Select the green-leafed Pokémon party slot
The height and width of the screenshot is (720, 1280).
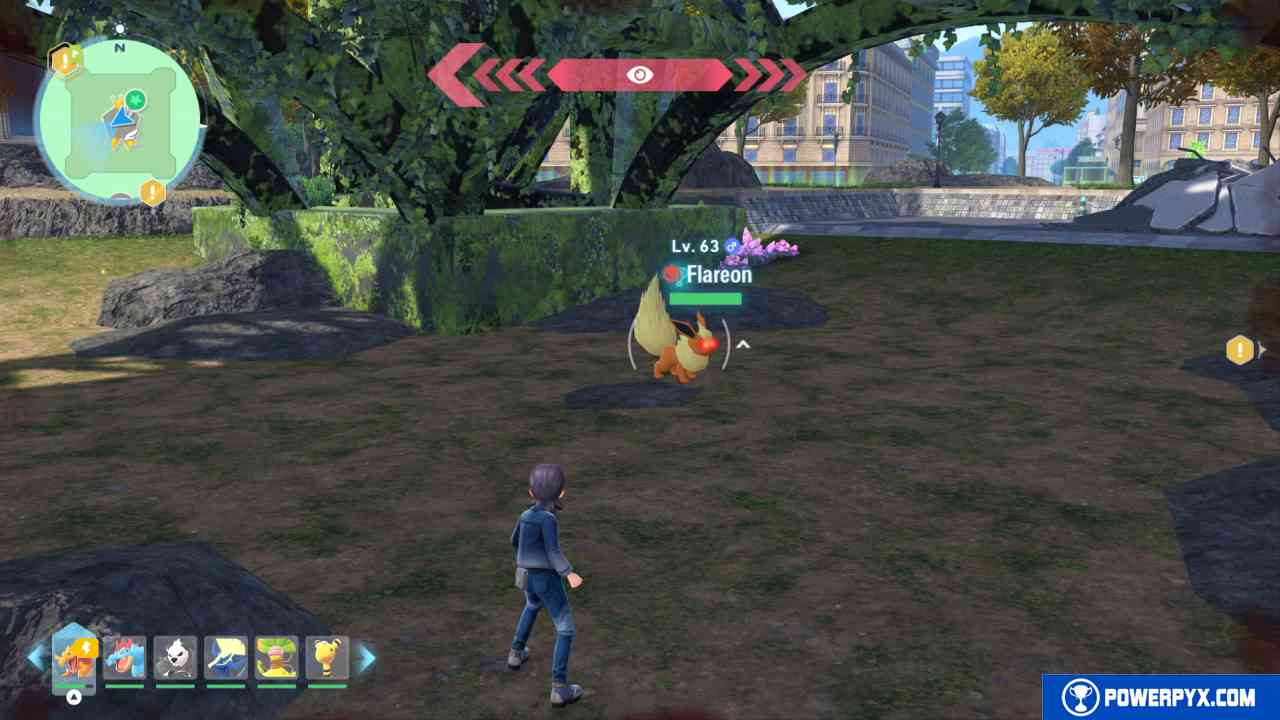tap(276, 658)
